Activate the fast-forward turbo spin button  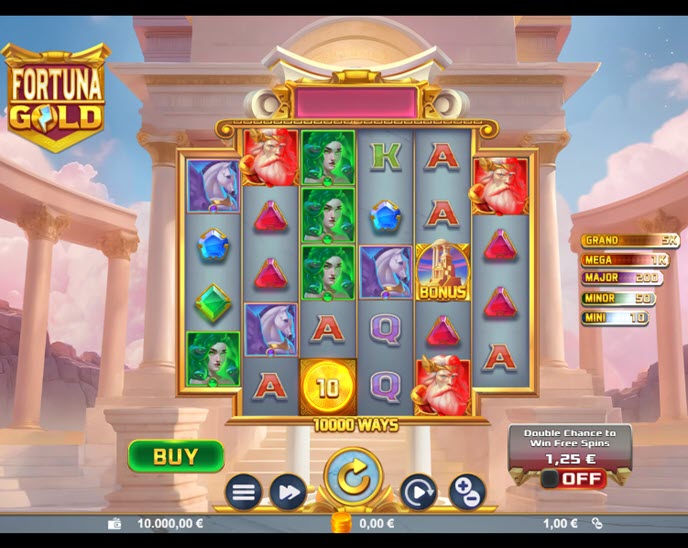tap(288, 492)
